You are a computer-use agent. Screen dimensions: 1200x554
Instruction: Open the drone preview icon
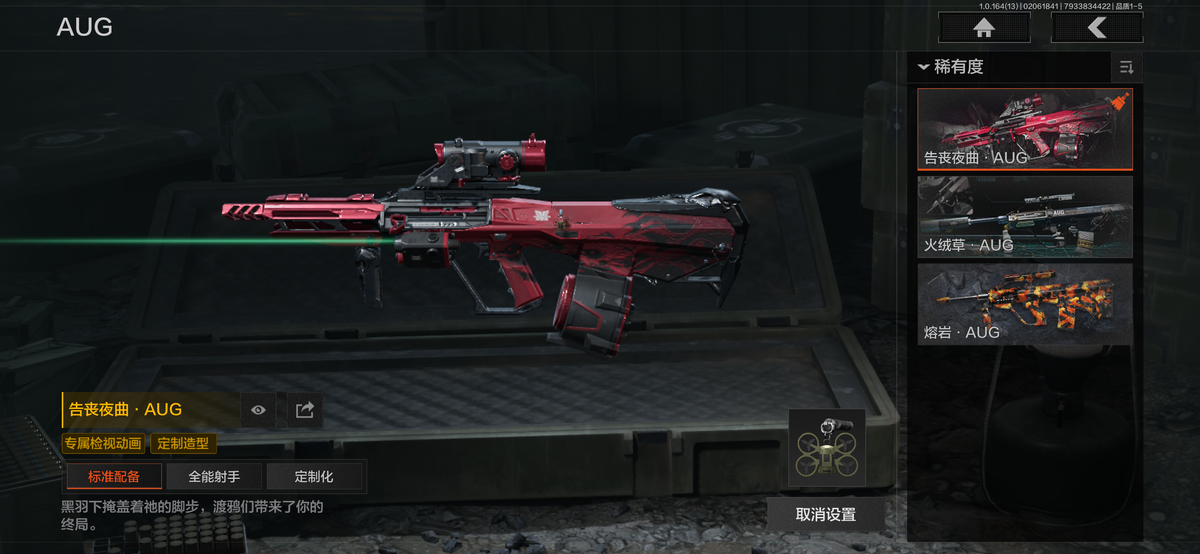(826, 449)
